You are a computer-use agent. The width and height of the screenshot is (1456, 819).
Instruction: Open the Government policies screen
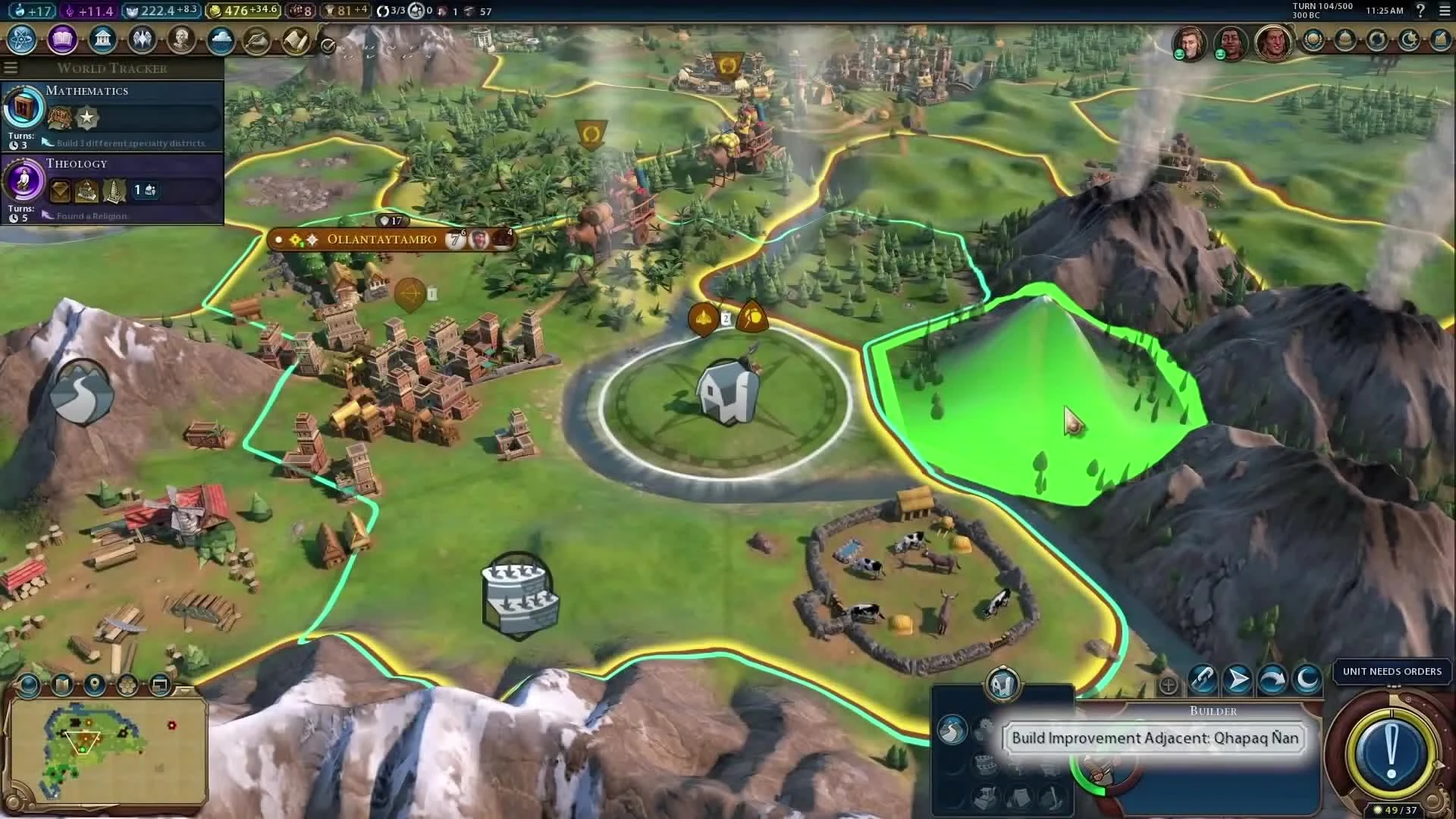coord(102,39)
